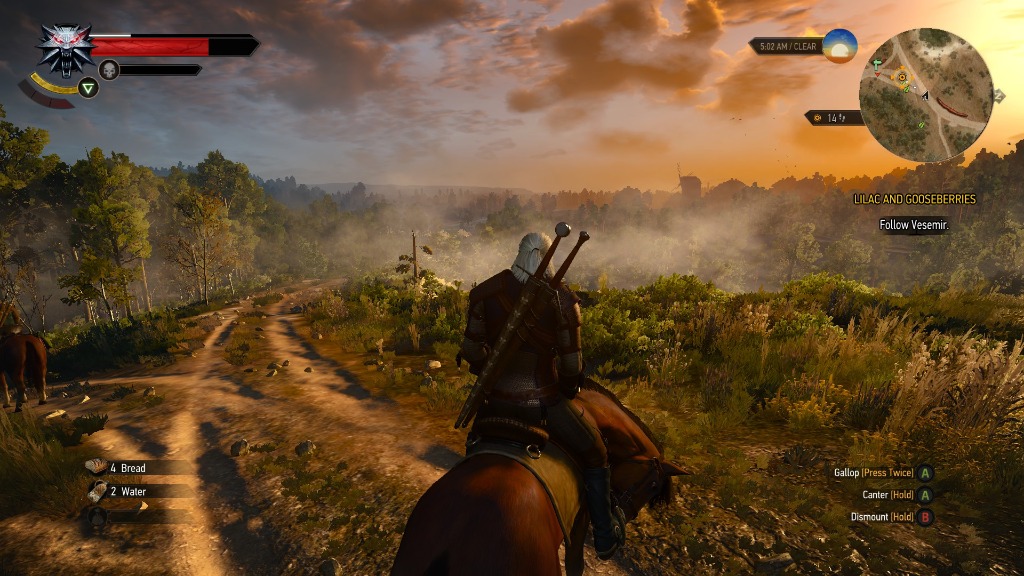Select the green triangle sign icon

(x=89, y=88)
